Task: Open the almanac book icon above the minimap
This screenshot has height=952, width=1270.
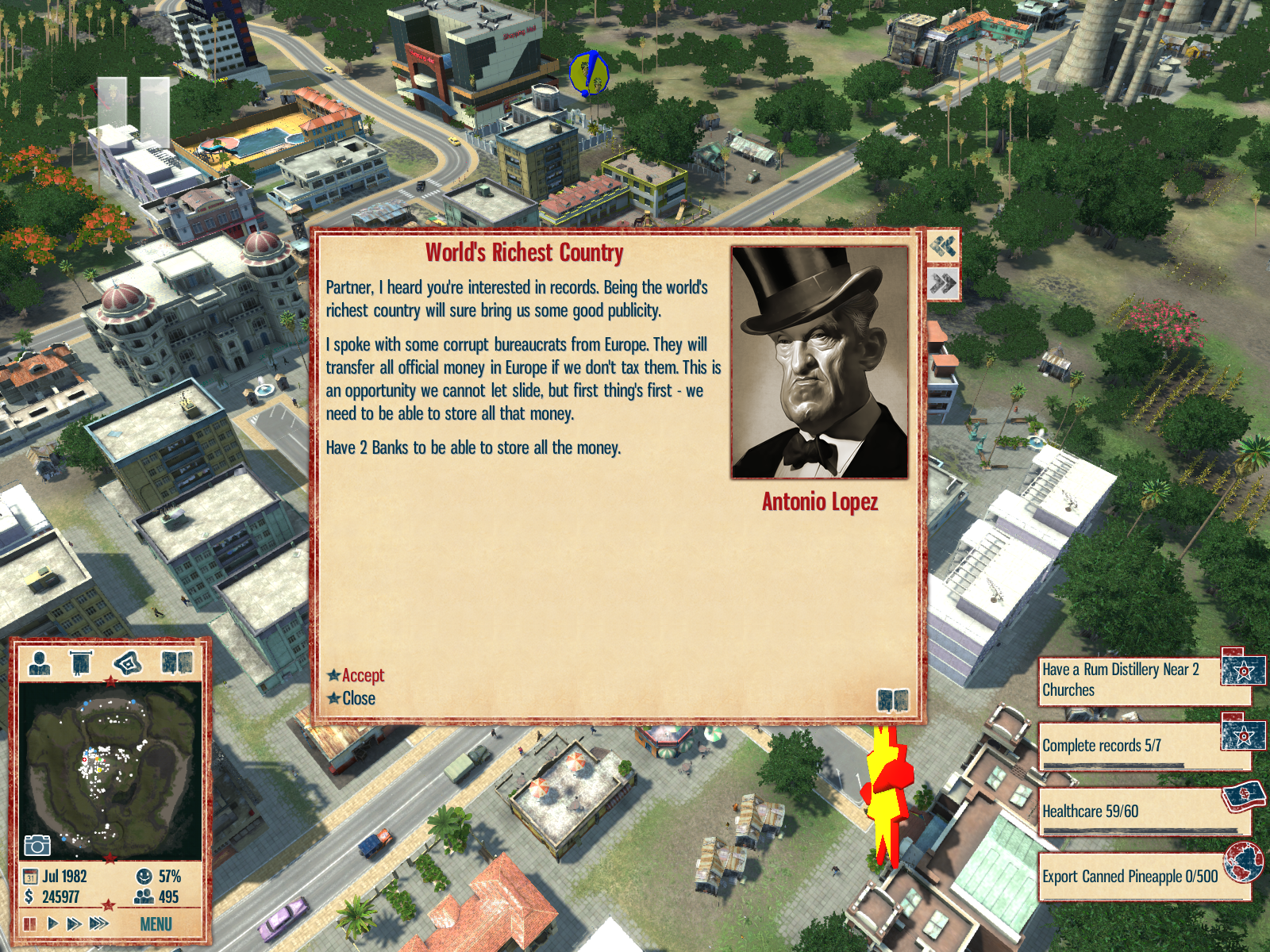Action: pyautogui.click(x=176, y=662)
